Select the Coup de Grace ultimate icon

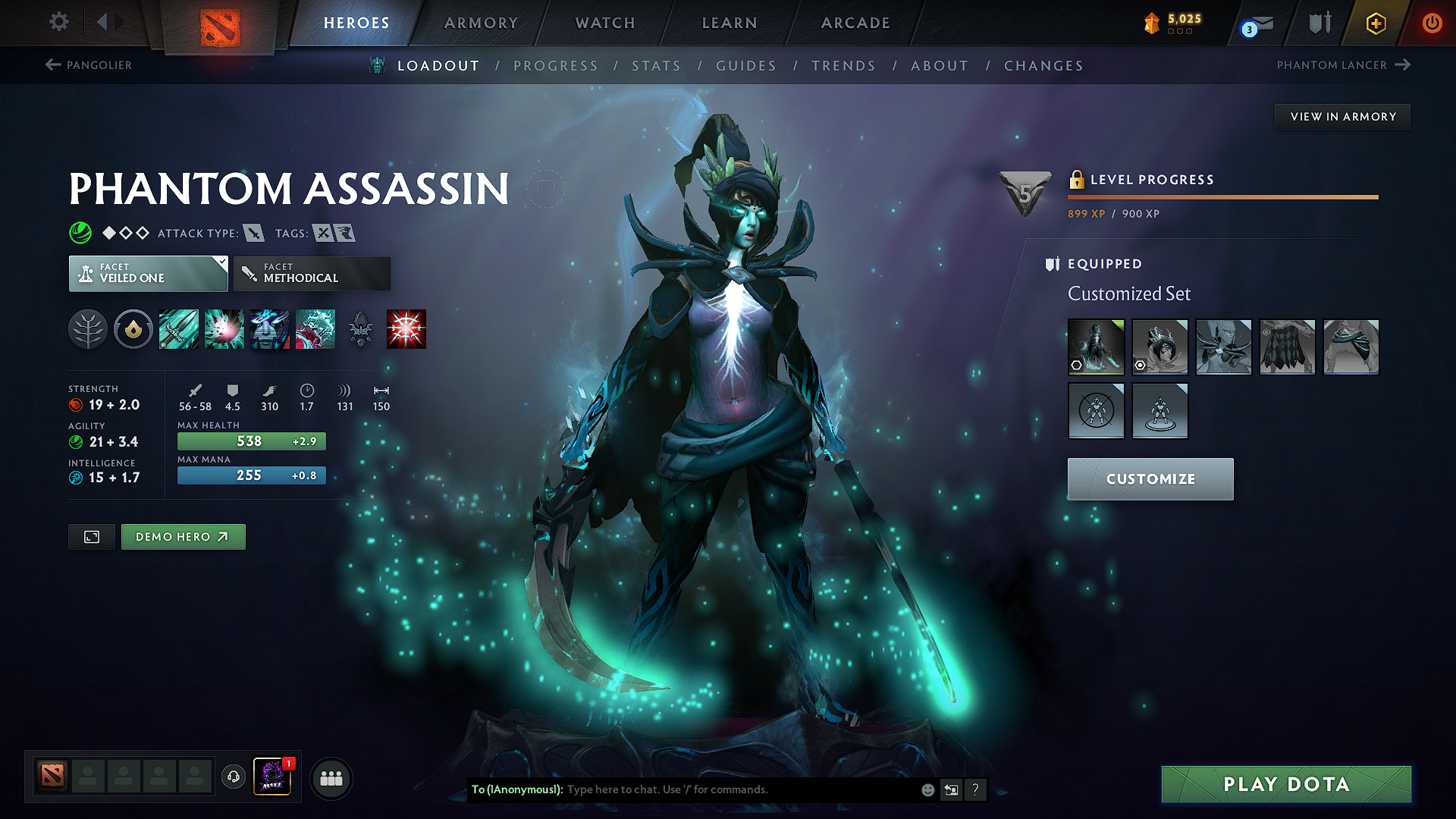(x=406, y=329)
